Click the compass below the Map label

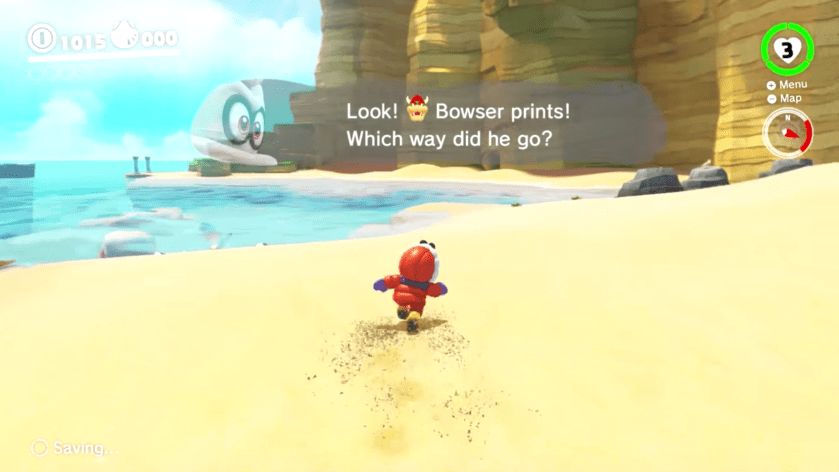tap(788, 134)
